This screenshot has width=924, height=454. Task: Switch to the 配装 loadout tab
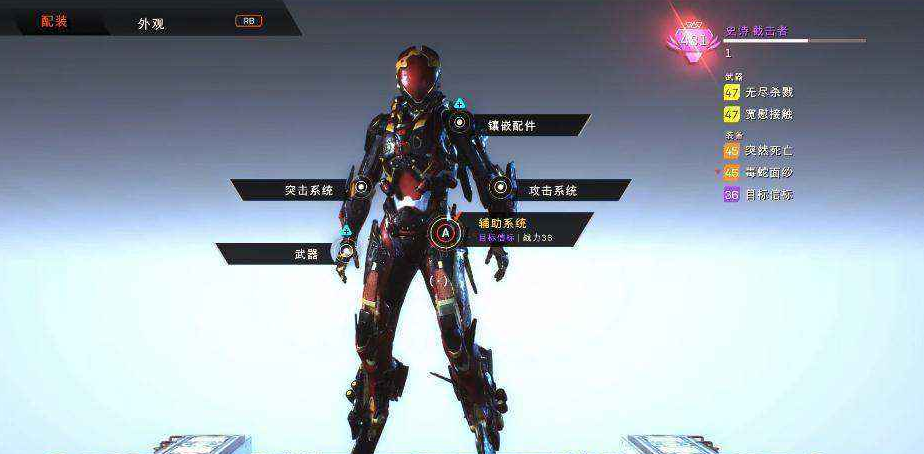(55, 21)
